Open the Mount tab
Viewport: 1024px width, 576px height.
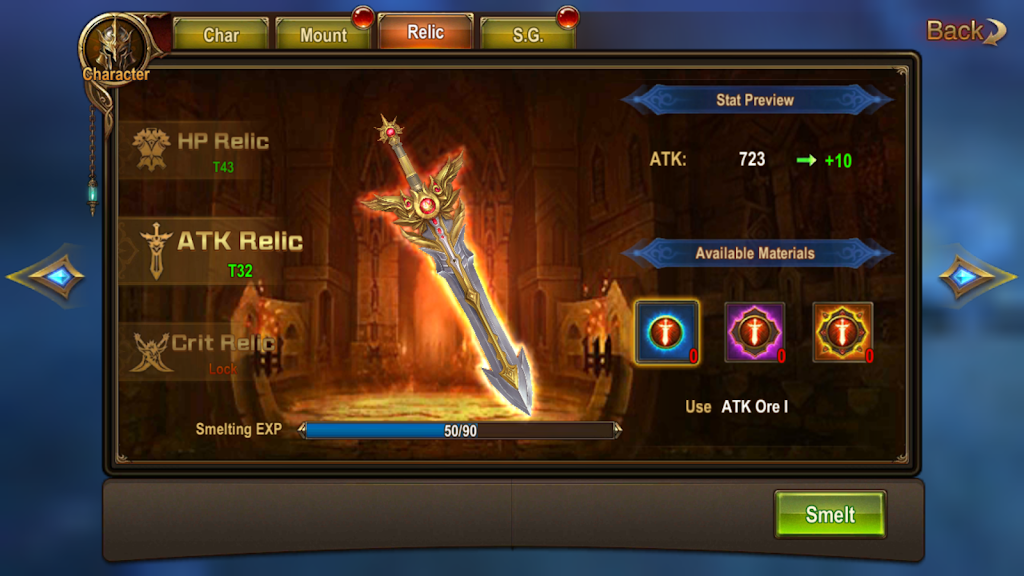point(324,35)
